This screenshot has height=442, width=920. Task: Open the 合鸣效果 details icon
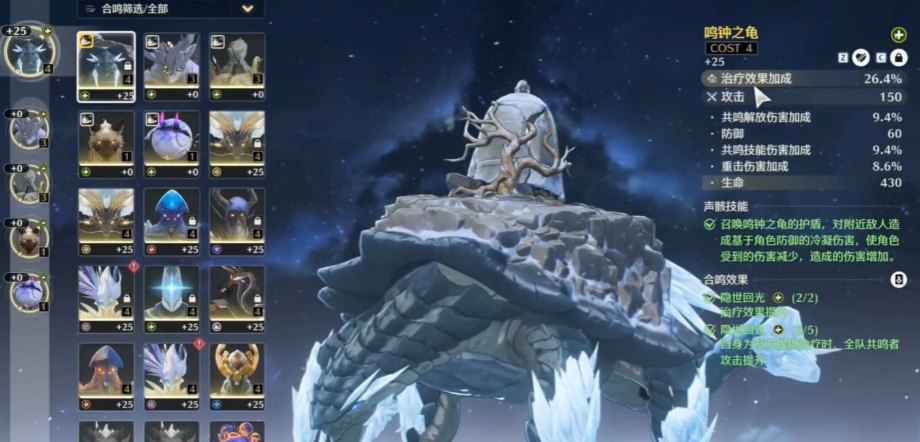(x=897, y=280)
